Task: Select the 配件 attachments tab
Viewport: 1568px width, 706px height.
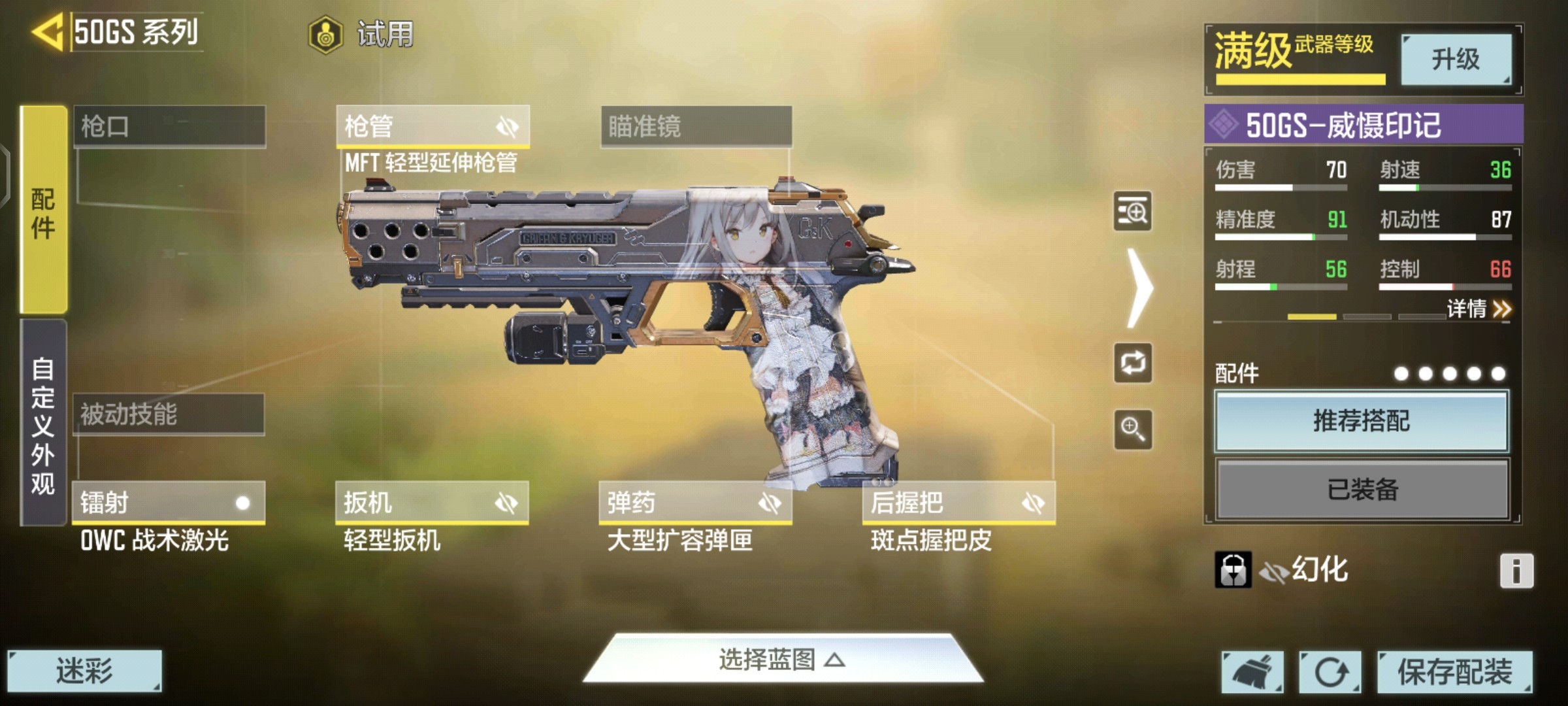Action: coord(44,210)
